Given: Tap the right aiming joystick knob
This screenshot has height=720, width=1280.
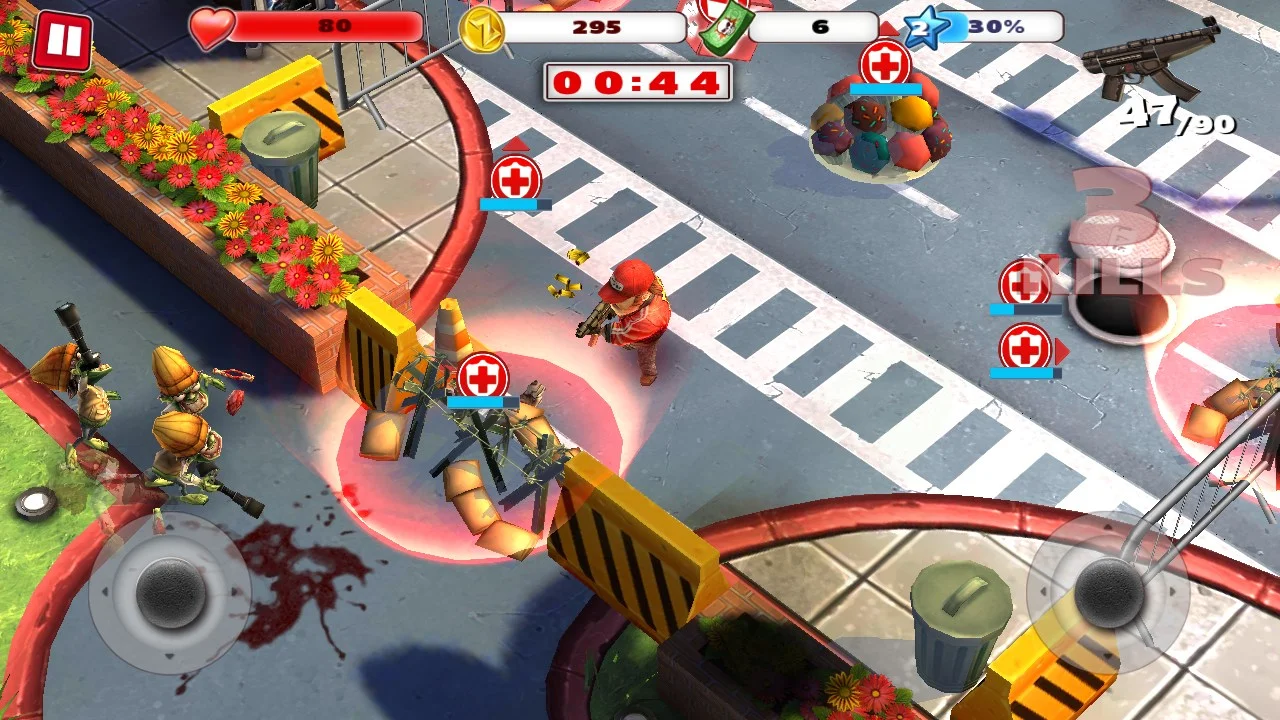Looking at the screenshot, I should [1108, 591].
